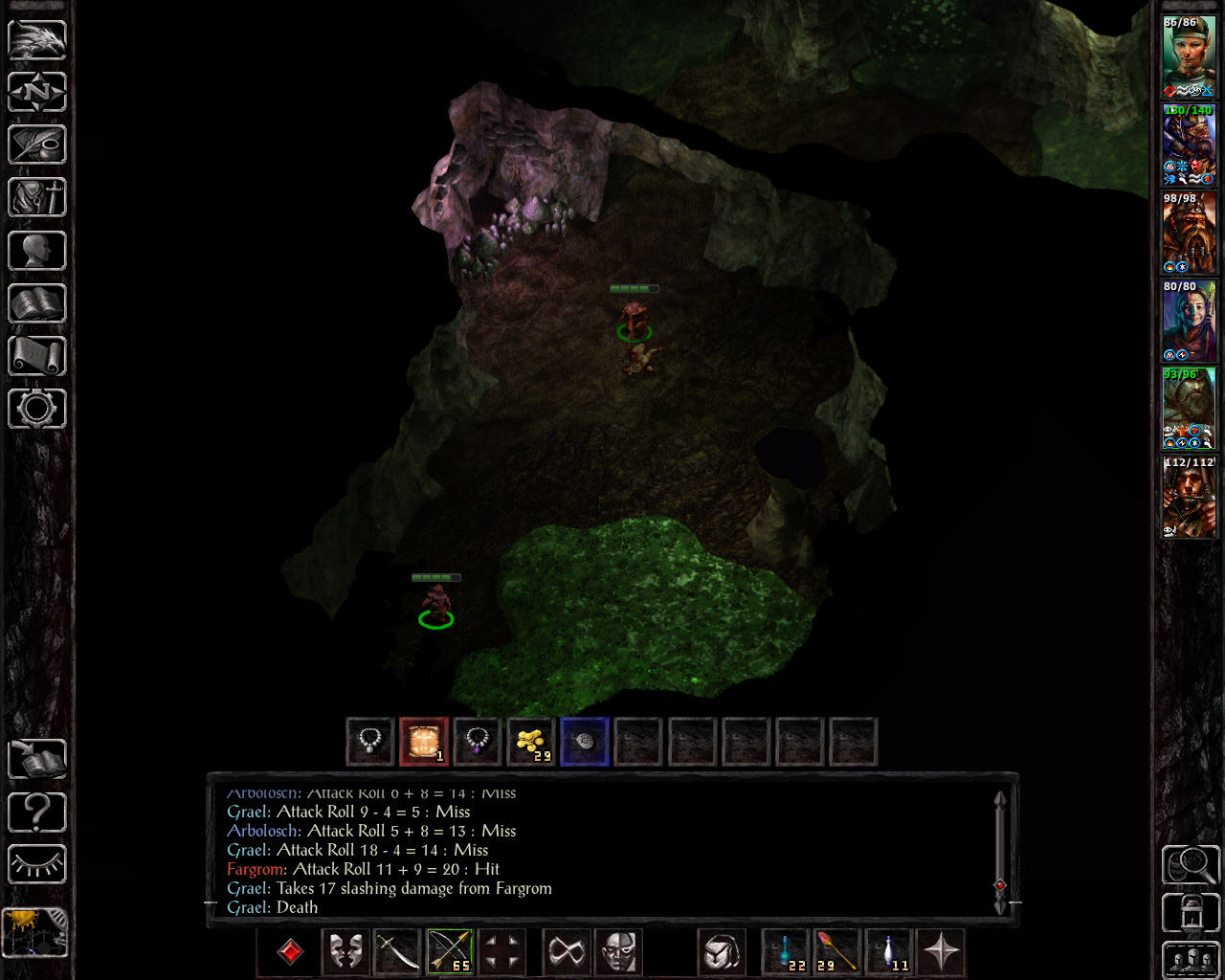Use the blue potion with 22 charges
Viewport: 1225px width, 980px height.
coord(787,952)
